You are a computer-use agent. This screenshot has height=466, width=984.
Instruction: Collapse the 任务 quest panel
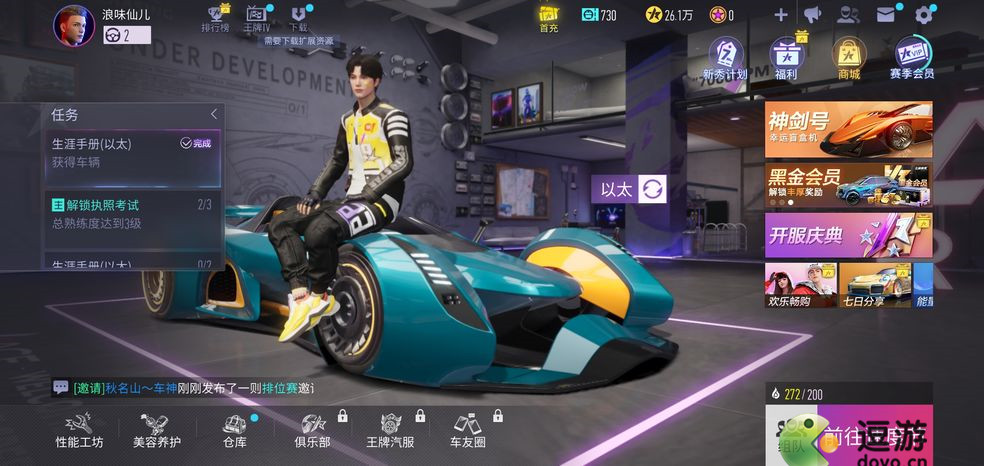click(213, 115)
